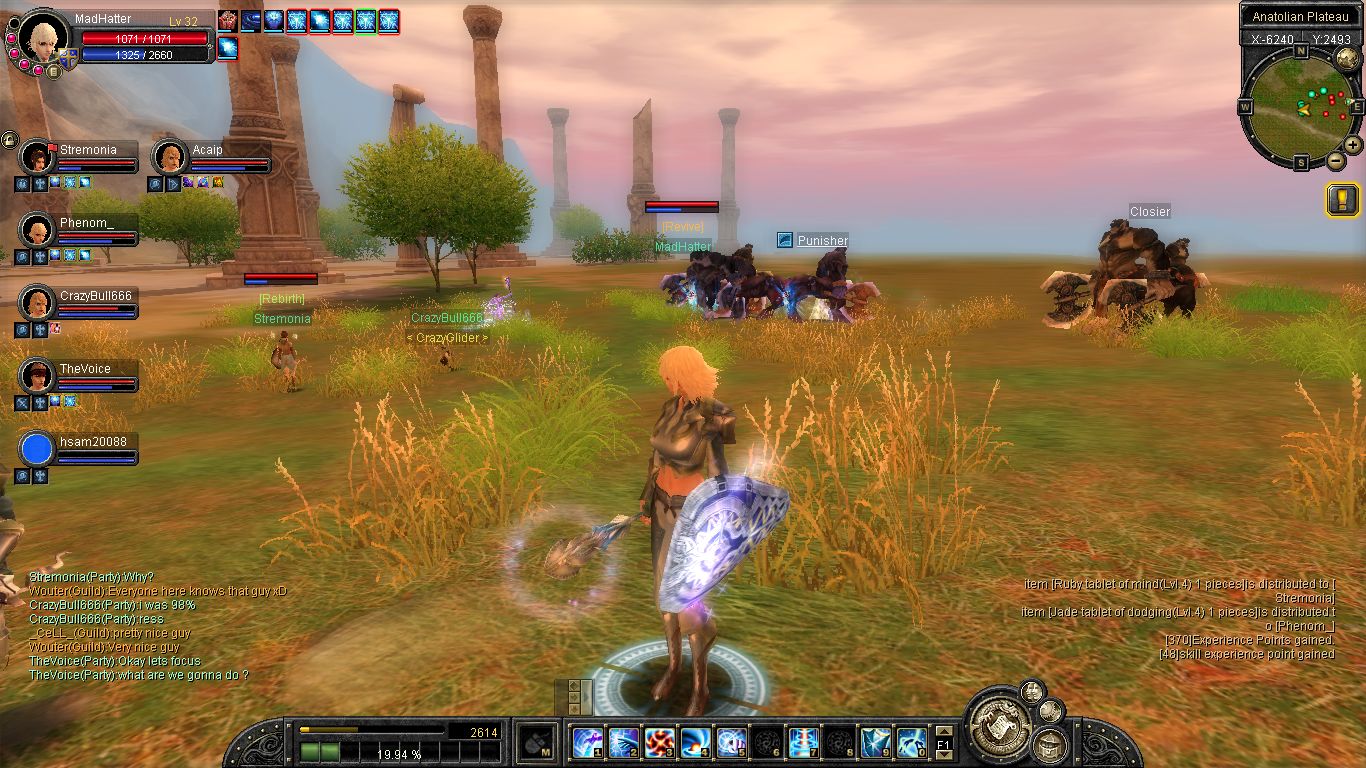
Task: Use the shield skill in slot 9
Action: click(875, 742)
